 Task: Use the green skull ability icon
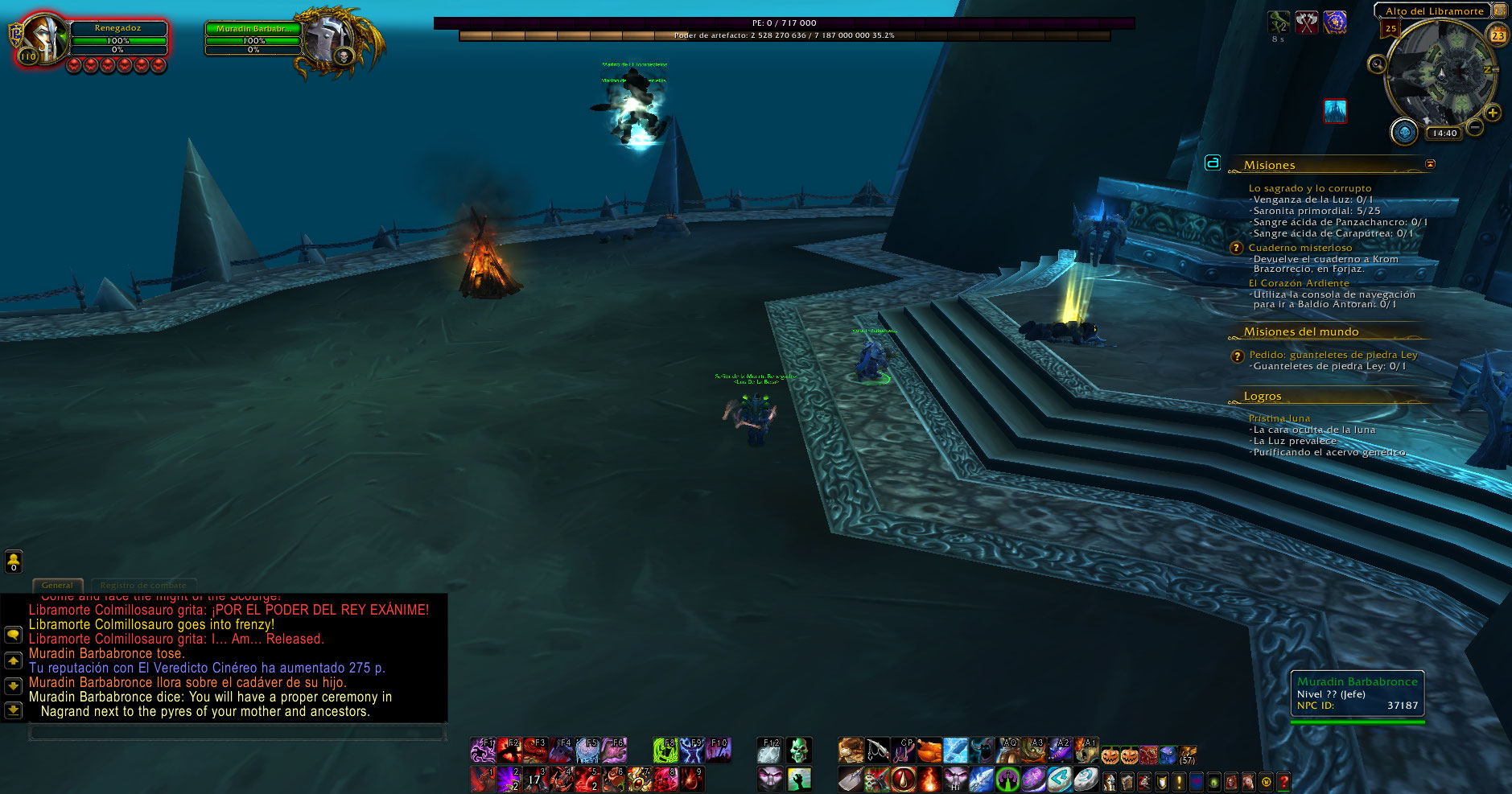pyautogui.click(x=798, y=750)
